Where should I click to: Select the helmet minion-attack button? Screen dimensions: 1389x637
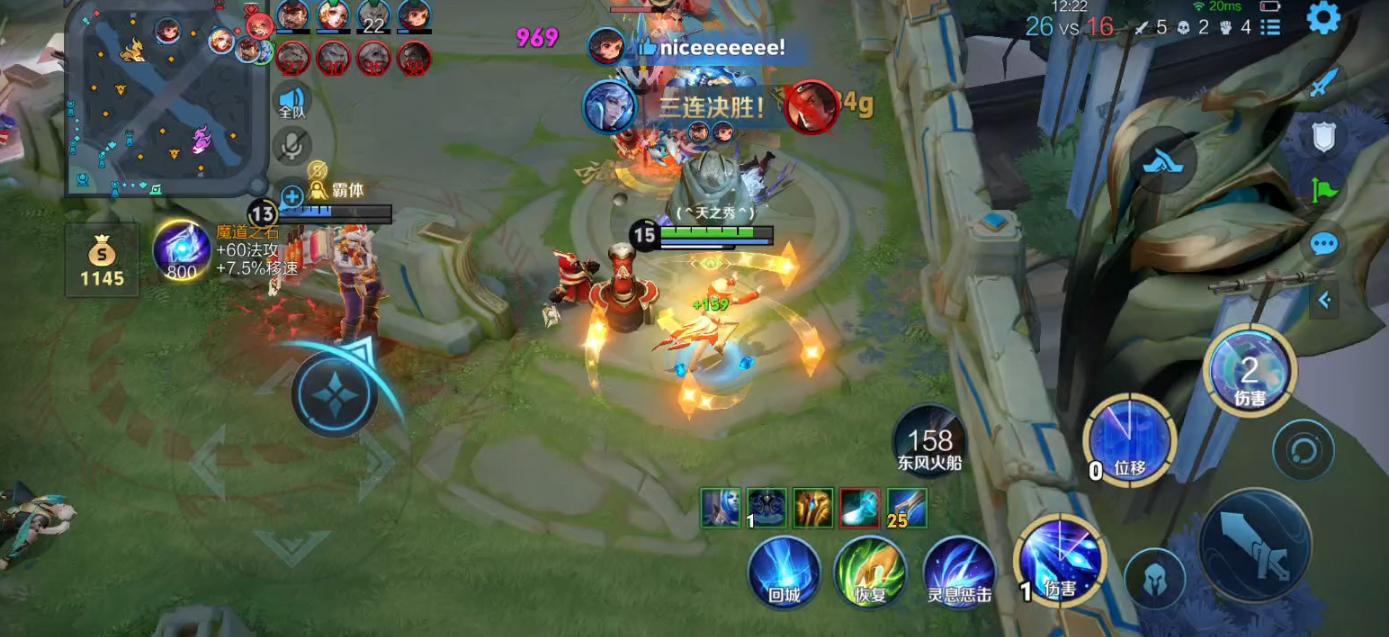click(1154, 578)
